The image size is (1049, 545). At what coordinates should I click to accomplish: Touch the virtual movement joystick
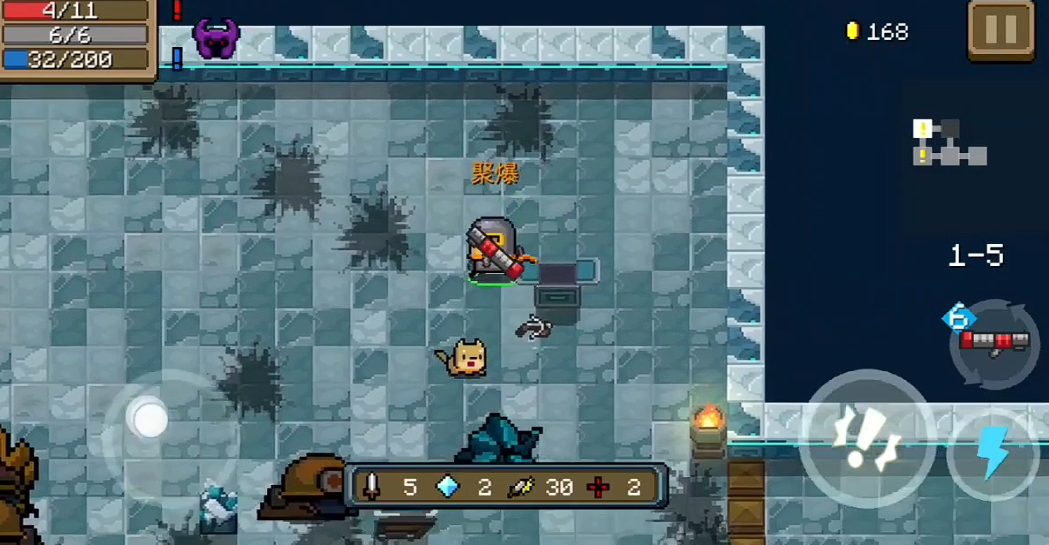pos(151,420)
